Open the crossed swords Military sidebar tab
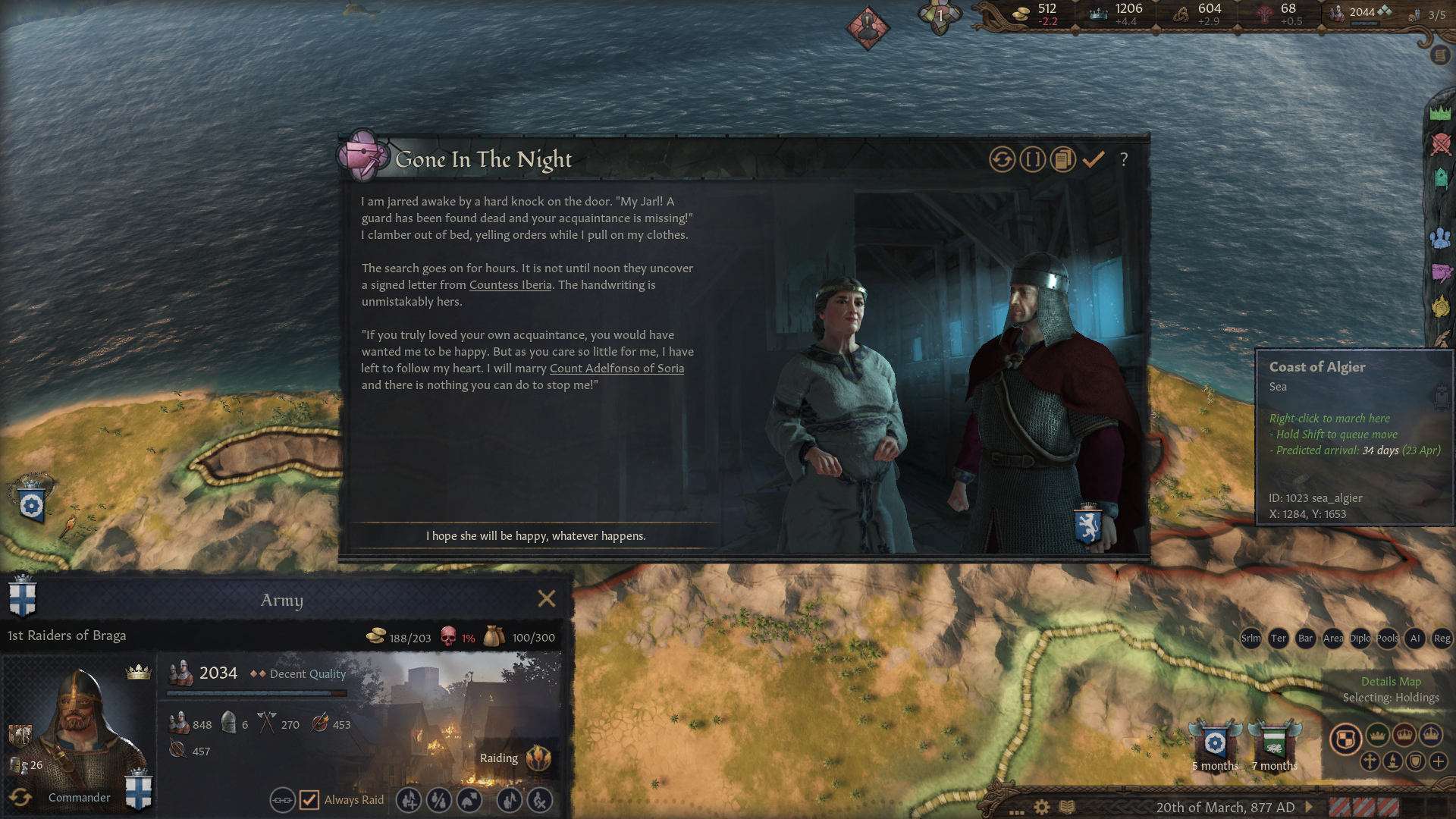Viewport: 1456px width, 819px height. click(x=1440, y=144)
